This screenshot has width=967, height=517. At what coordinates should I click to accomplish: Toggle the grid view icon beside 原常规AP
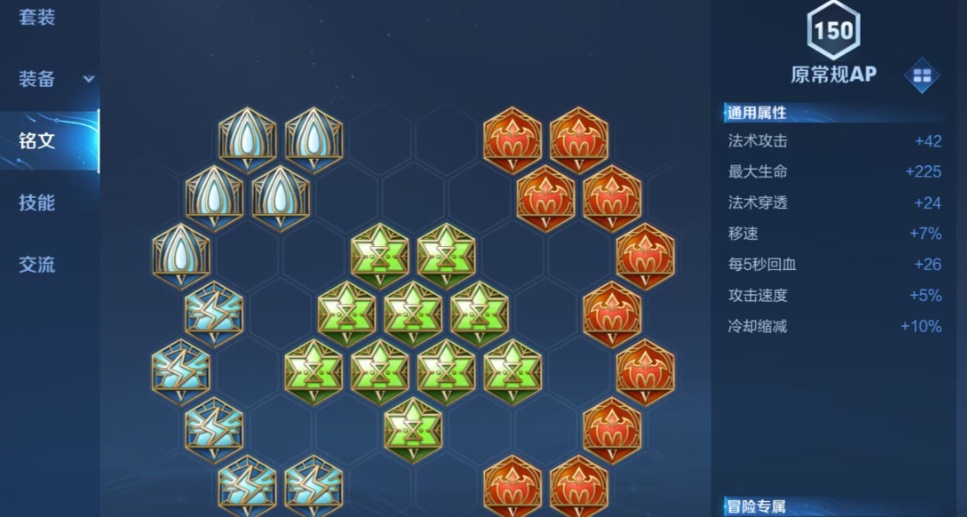click(x=921, y=75)
